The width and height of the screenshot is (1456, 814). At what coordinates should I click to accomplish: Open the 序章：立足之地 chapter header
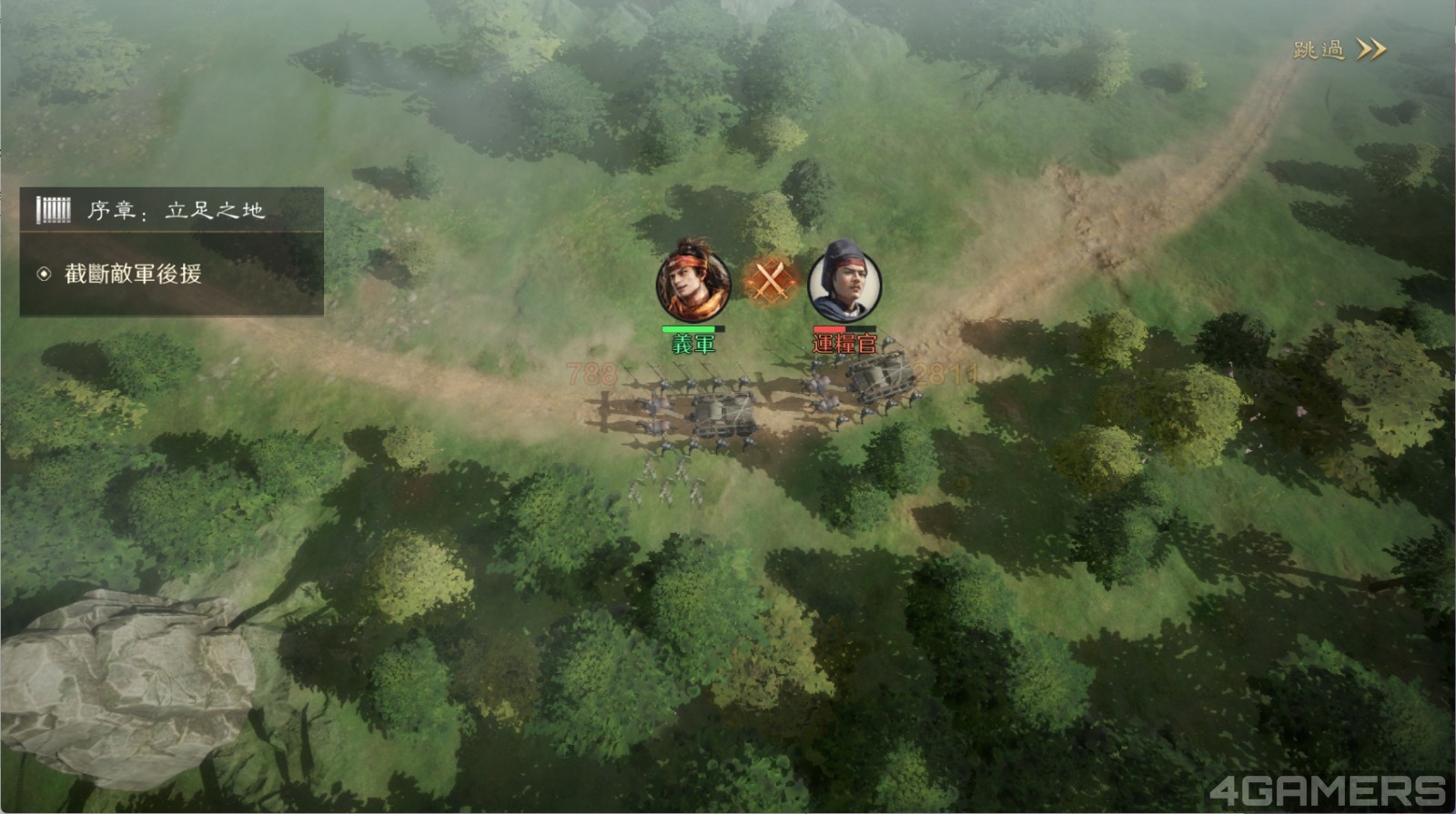[x=173, y=210]
